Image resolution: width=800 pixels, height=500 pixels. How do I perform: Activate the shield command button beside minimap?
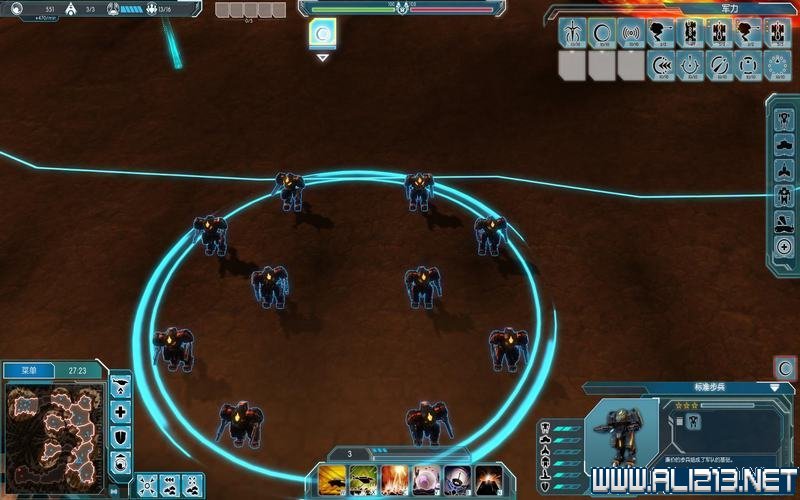121,437
